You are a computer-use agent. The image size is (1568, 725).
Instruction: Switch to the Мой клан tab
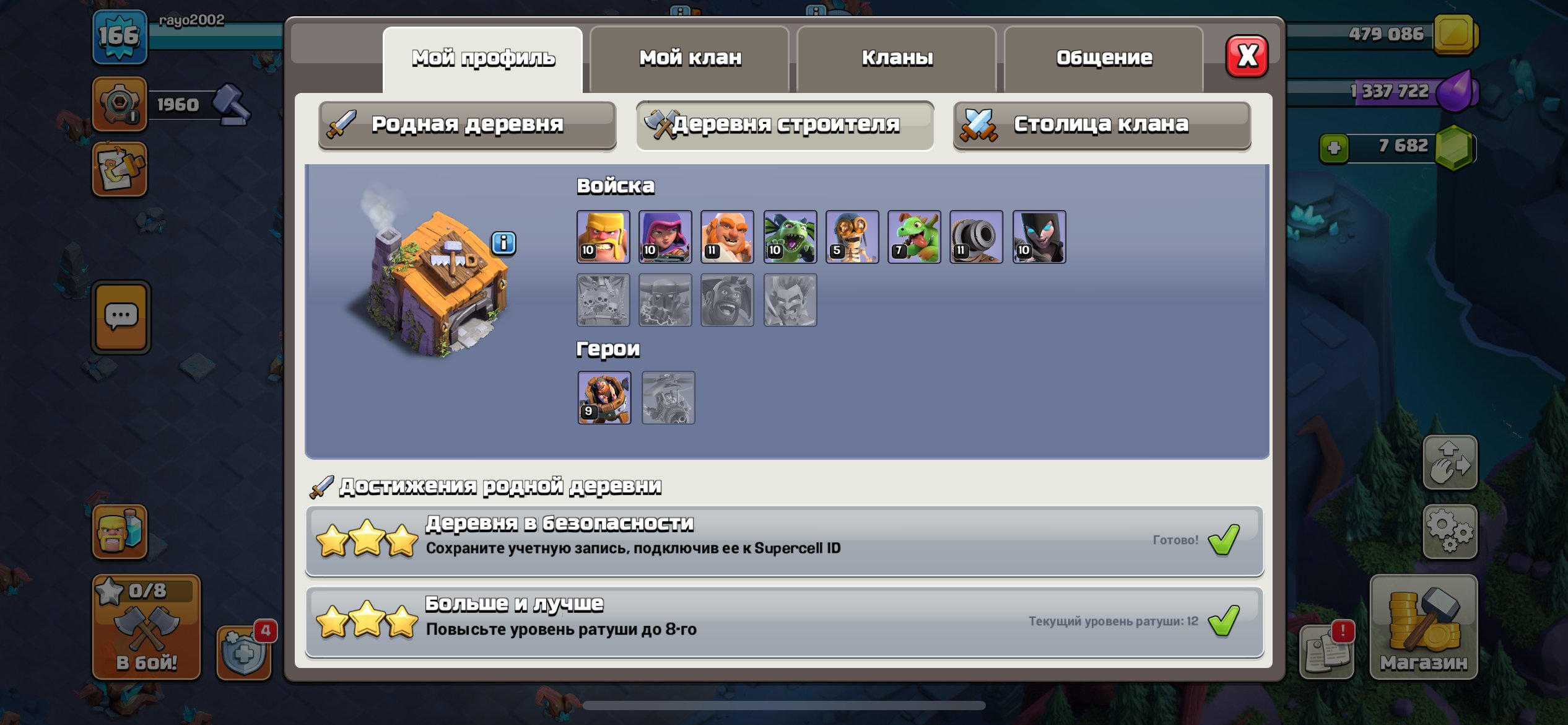coord(692,58)
